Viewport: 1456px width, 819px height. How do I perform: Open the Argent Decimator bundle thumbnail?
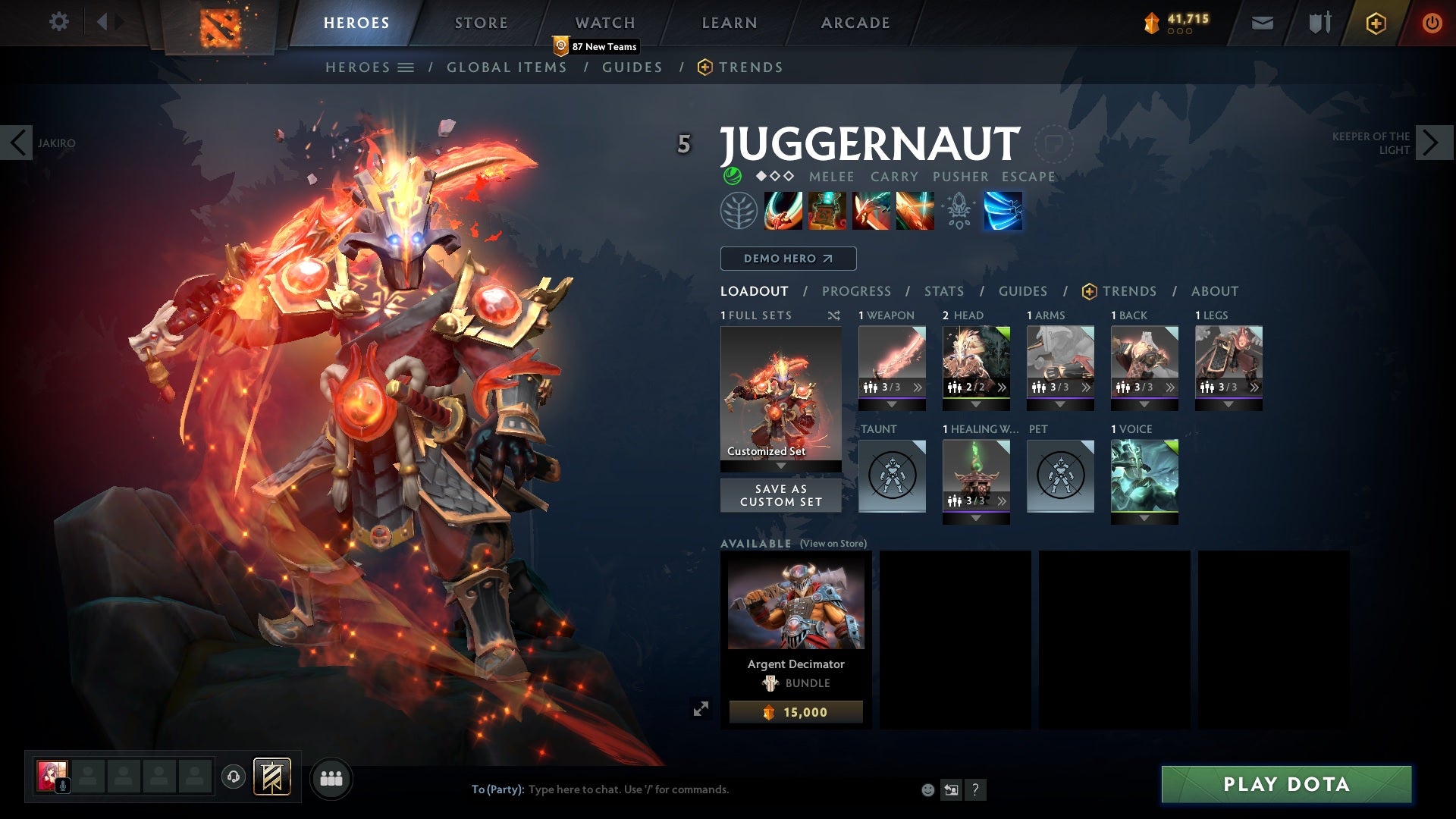(x=795, y=601)
